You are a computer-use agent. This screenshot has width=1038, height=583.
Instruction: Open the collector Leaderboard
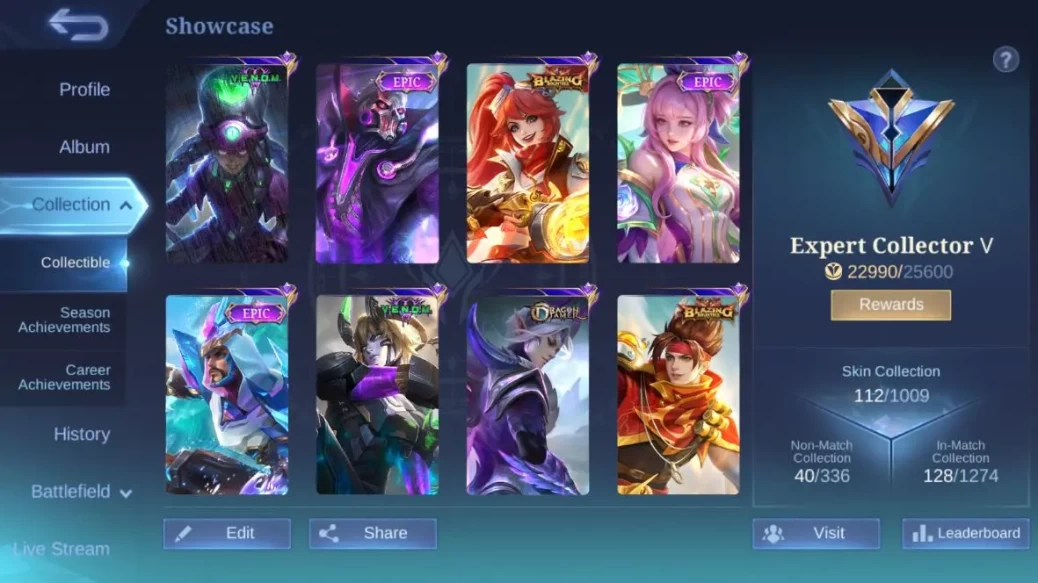click(x=965, y=533)
